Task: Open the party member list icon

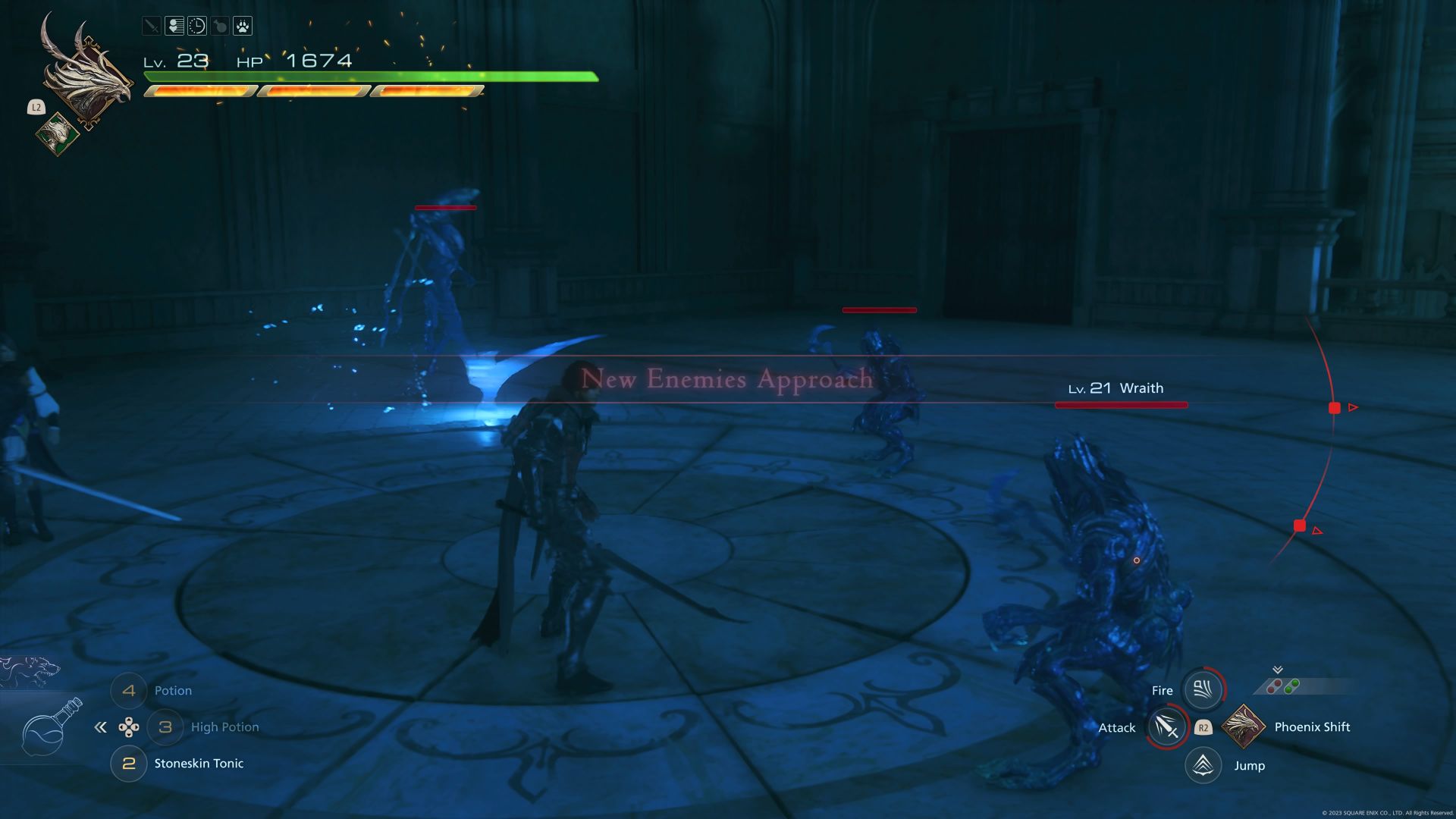Action: (175, 26)
